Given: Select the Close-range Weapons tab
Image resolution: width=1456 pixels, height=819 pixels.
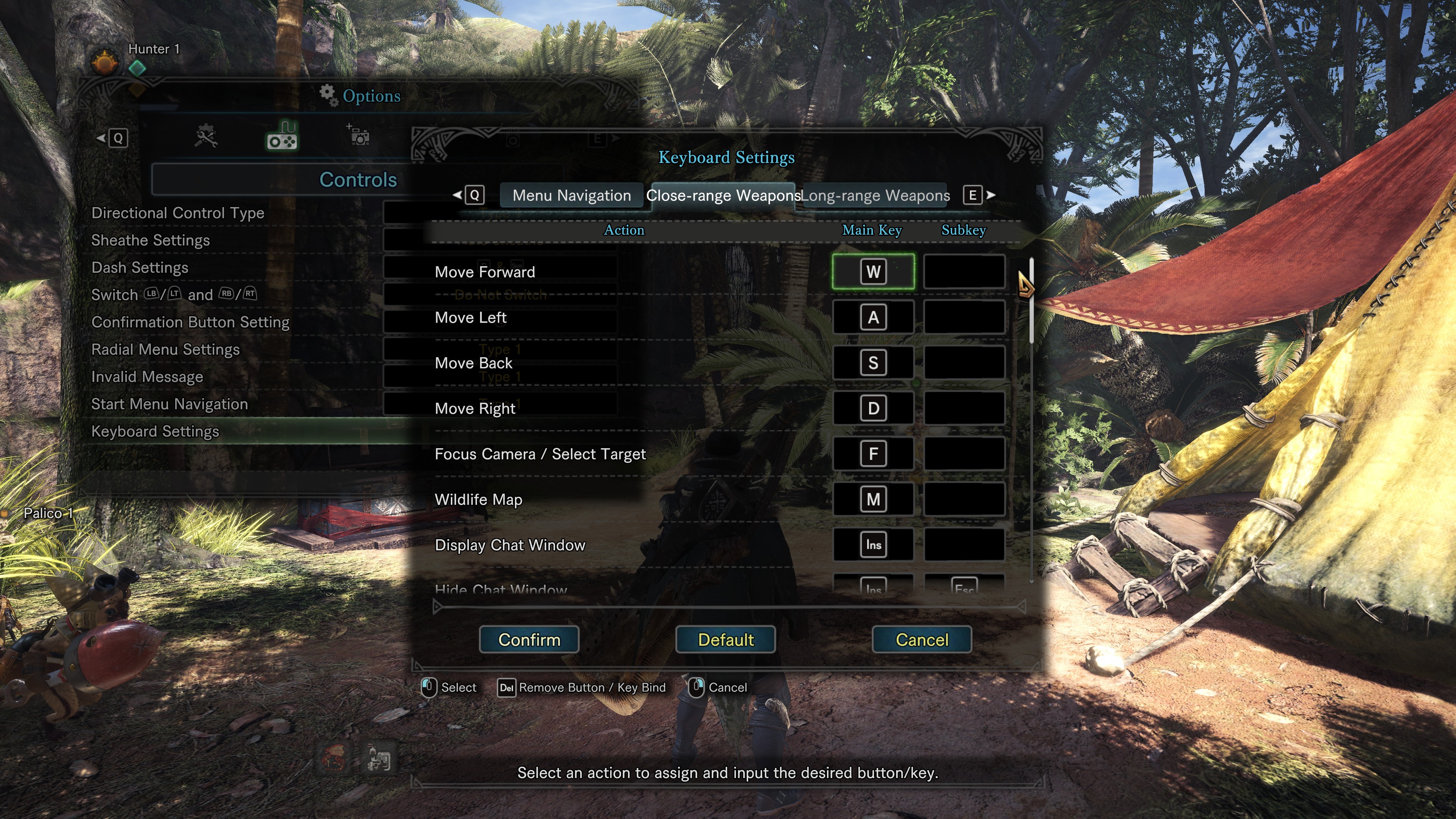Looking at the screenshot, I should coord(723,196).
